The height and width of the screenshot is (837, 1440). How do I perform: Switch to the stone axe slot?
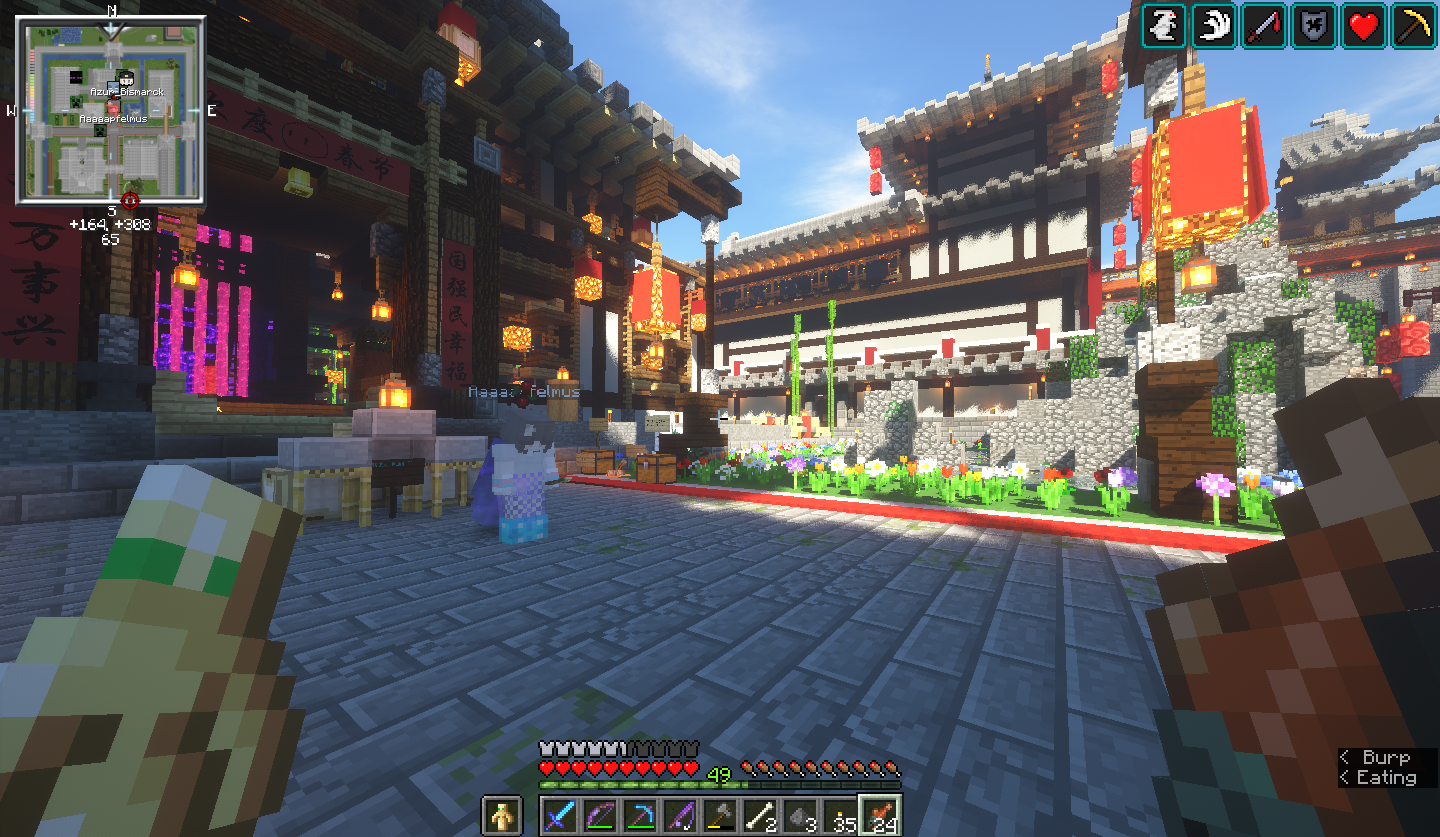(x=718, y=815)
